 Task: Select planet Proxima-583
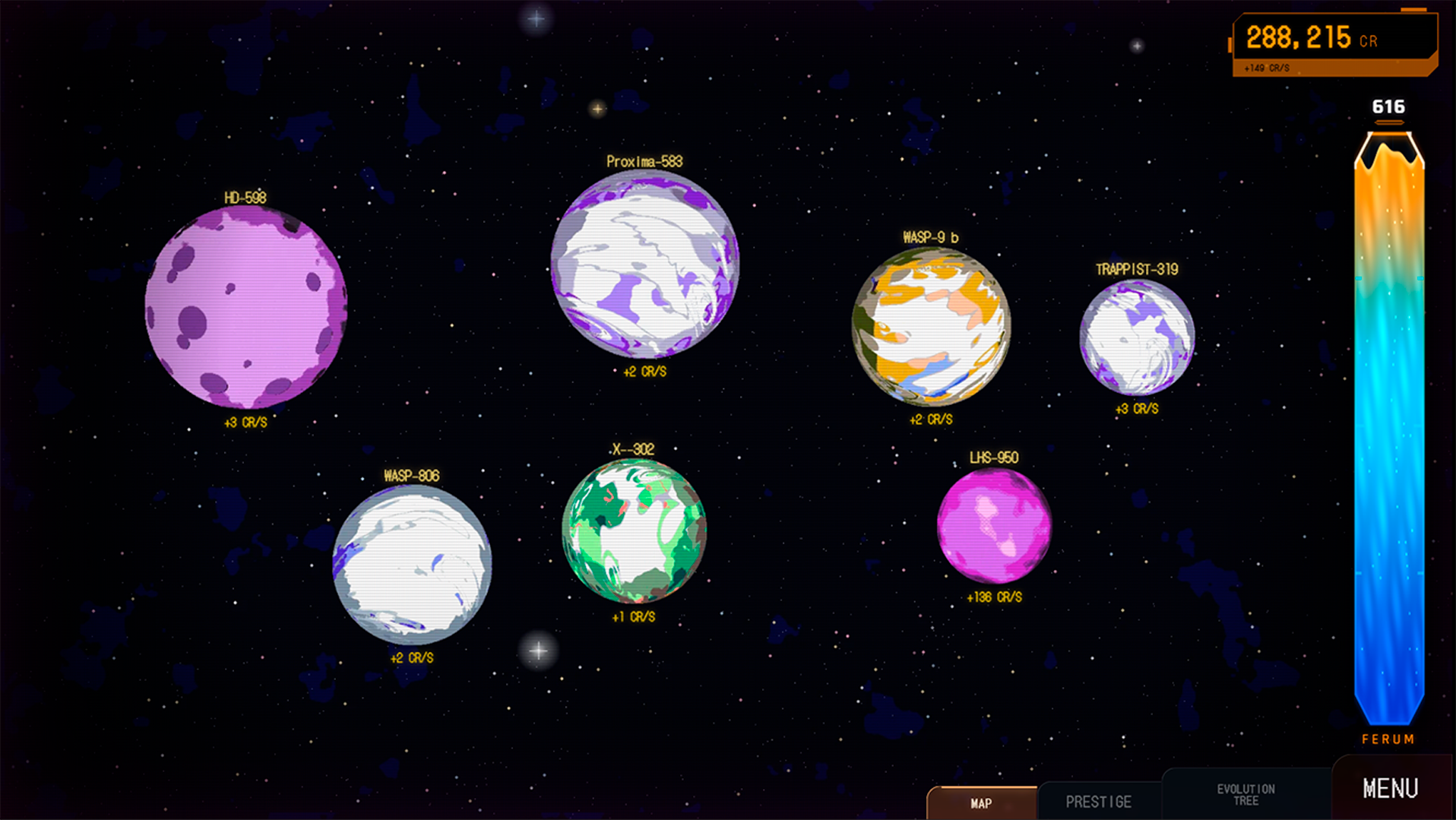pyautogui.click(x=644, y=266)
